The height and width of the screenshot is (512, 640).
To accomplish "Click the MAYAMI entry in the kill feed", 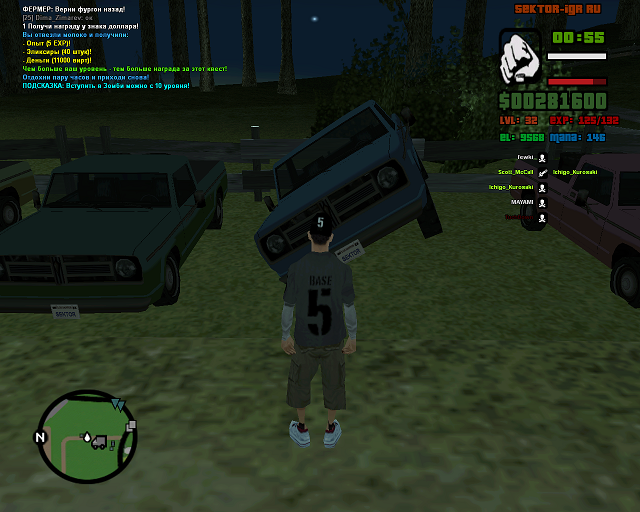I will click(523, 202).
